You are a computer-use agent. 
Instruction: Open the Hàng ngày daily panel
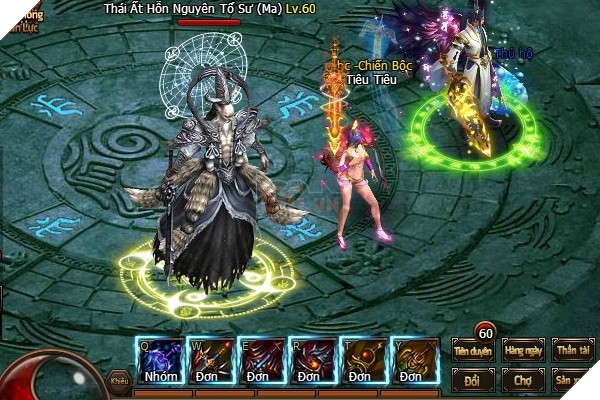click(525, 349)
